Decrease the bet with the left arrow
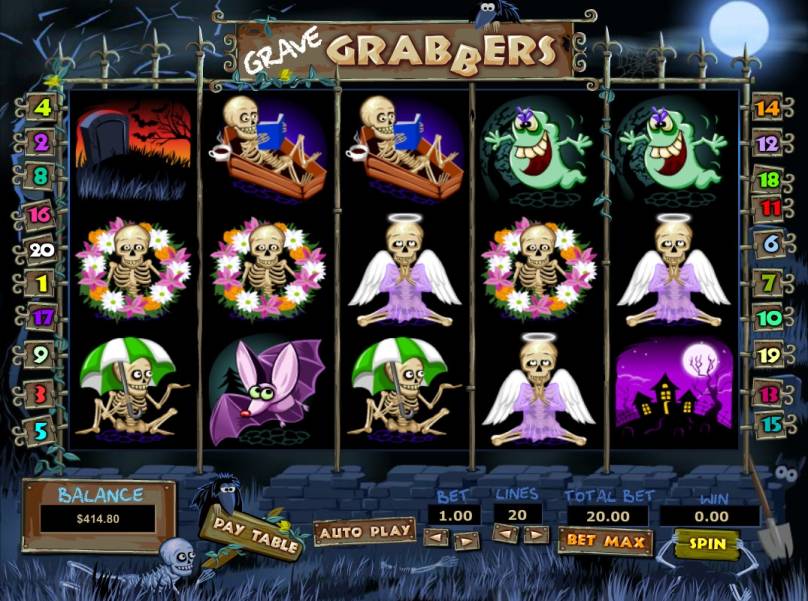 point(435,538)
